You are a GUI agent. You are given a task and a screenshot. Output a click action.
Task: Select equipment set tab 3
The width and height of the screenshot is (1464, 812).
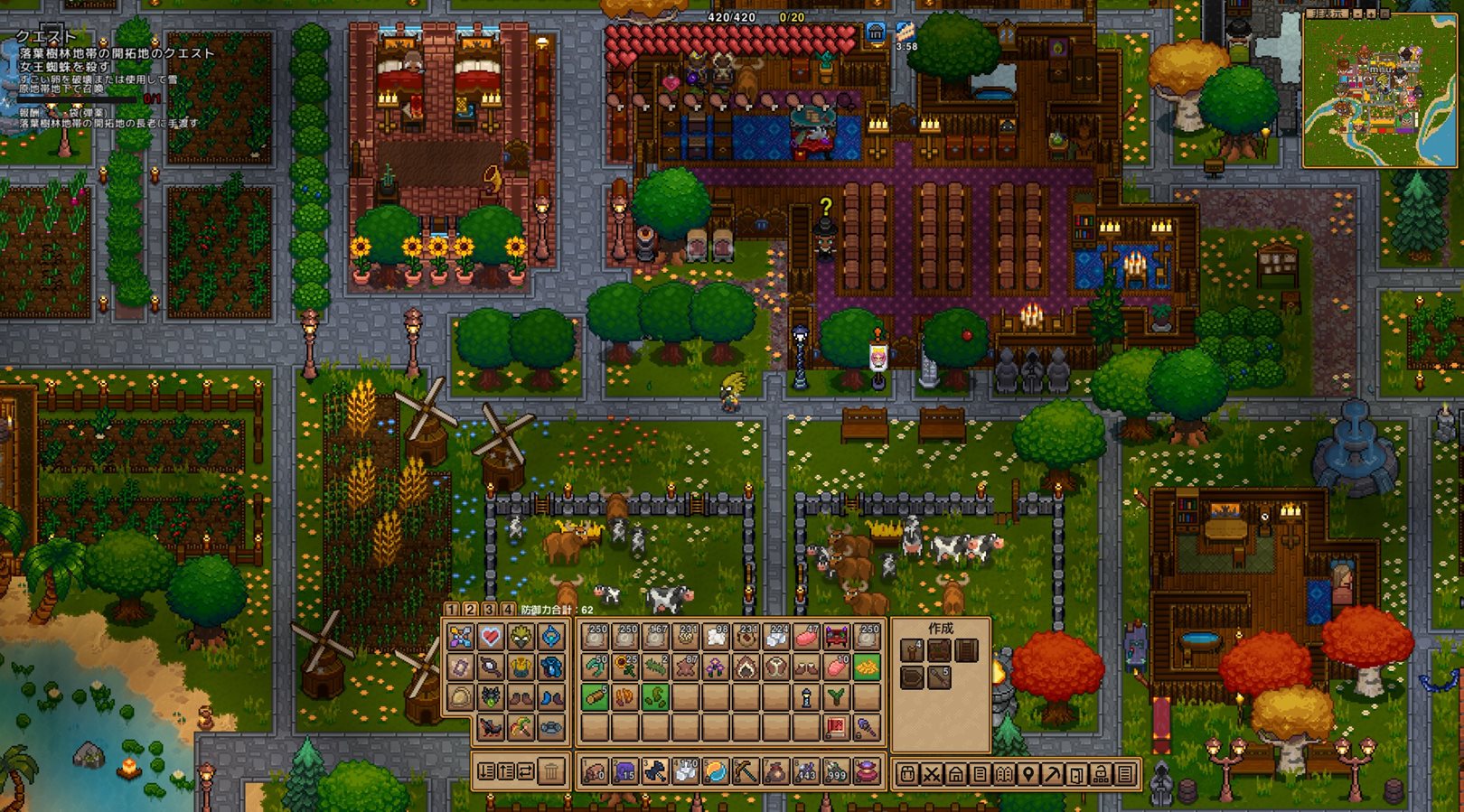tap(489, 610)
